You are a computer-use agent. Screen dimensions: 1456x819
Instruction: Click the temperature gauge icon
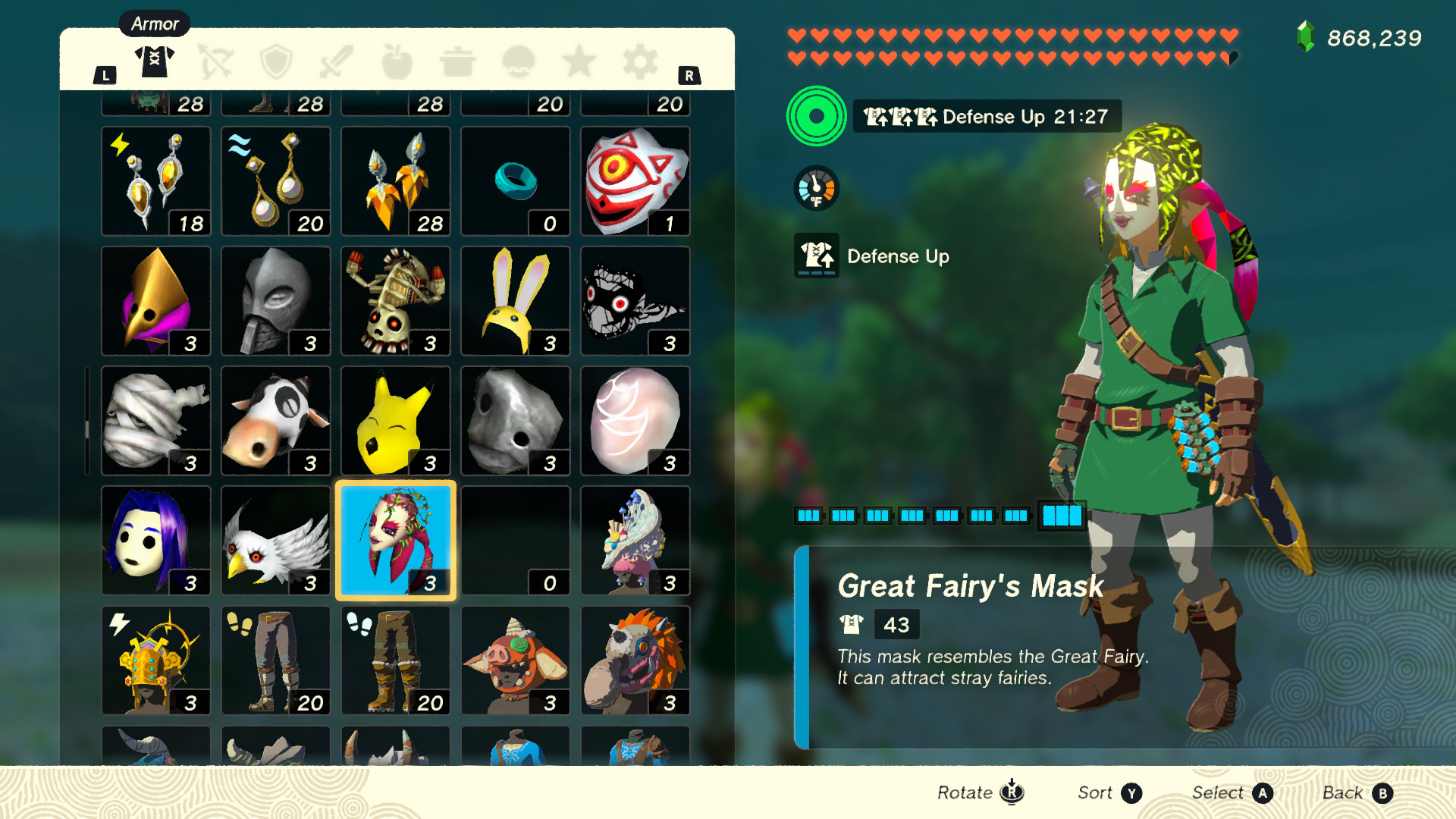click(815, 188)
